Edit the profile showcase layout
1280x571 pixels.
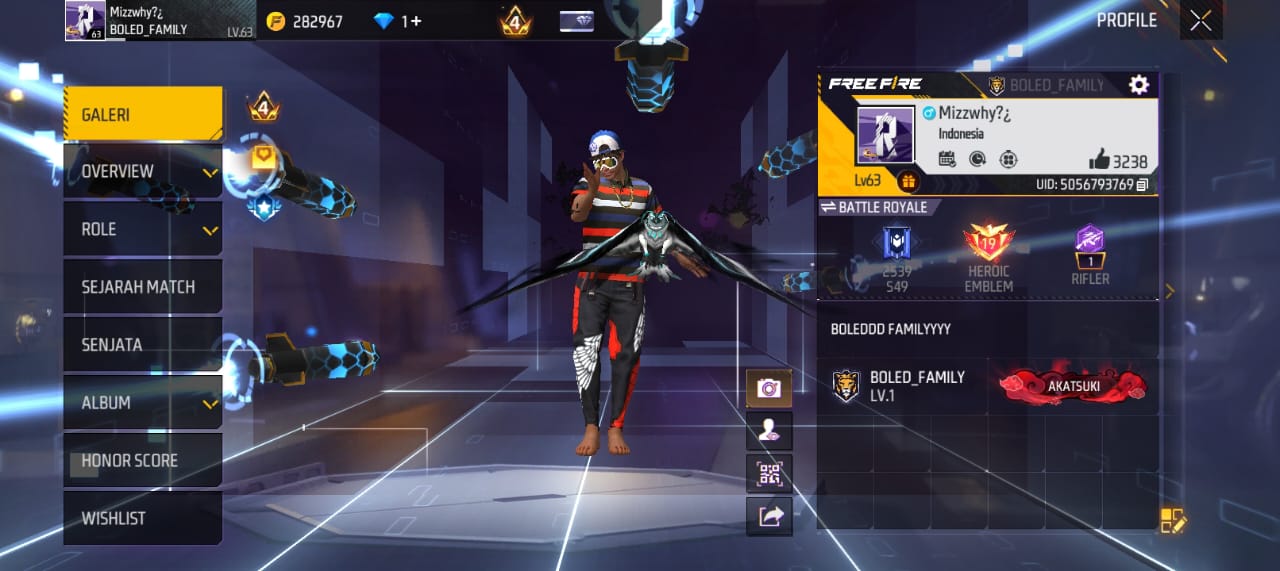1172,520
